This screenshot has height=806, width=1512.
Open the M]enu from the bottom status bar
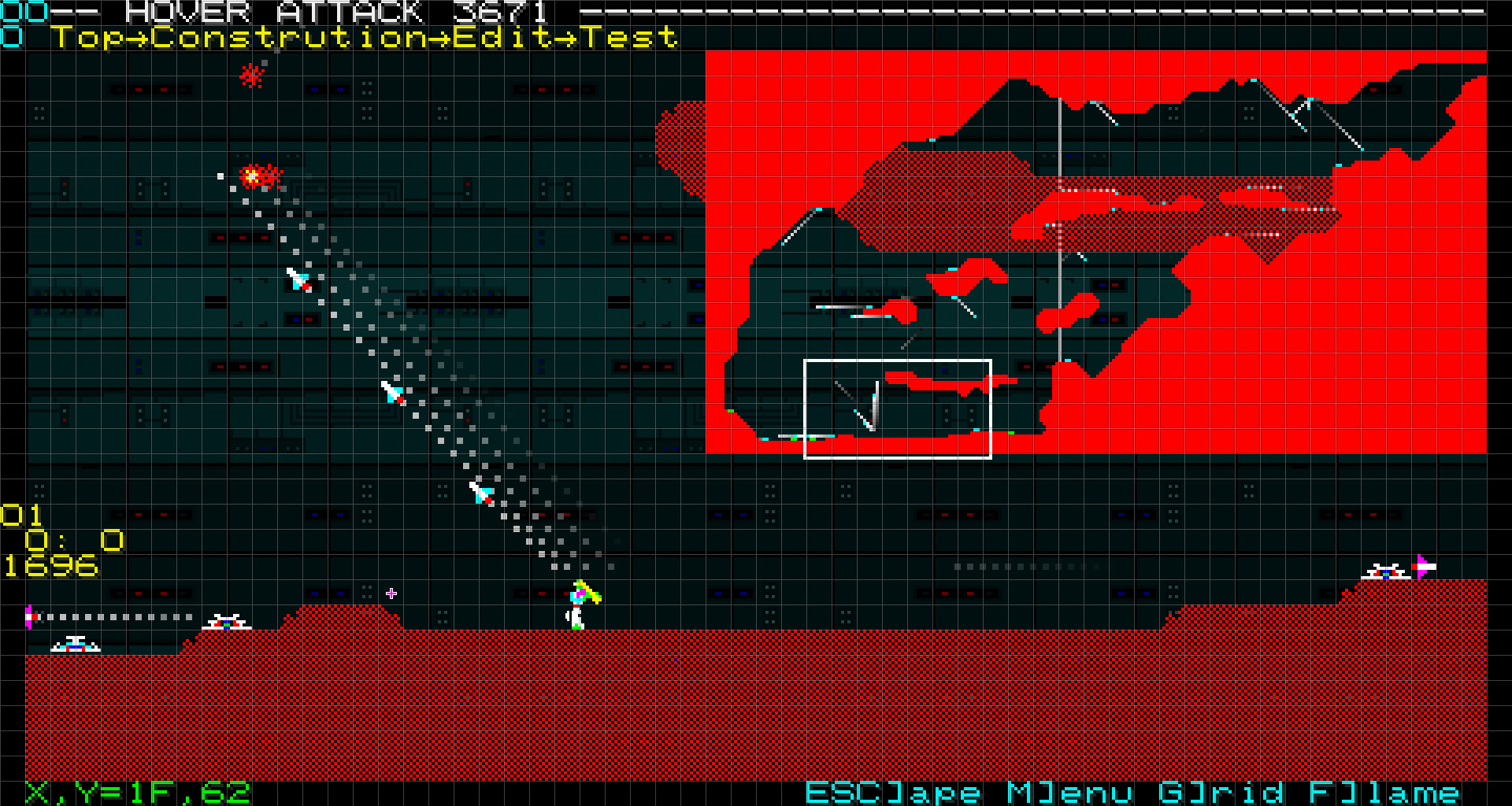[1071, 791]
